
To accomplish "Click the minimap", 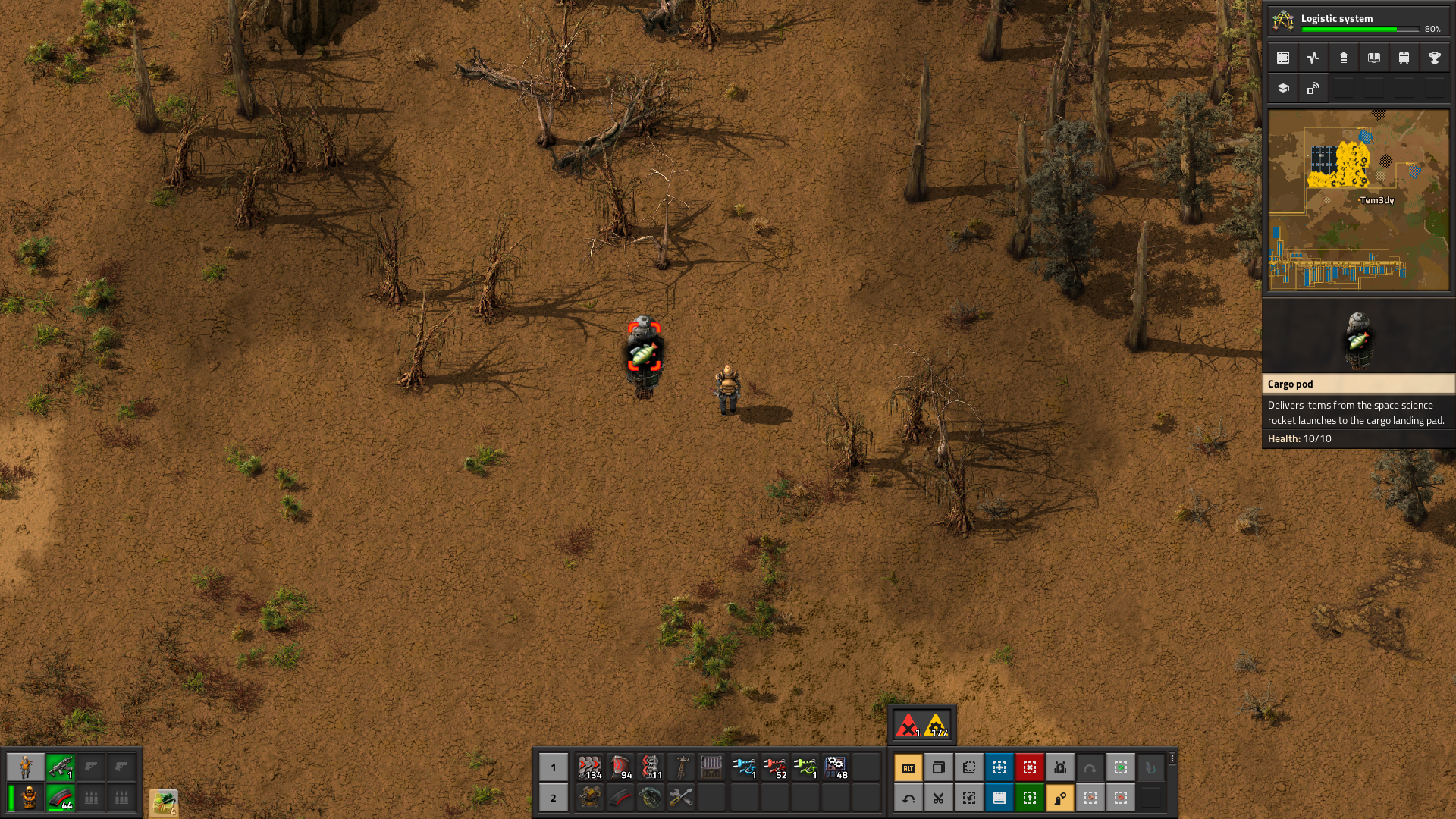I will 1358,200.
